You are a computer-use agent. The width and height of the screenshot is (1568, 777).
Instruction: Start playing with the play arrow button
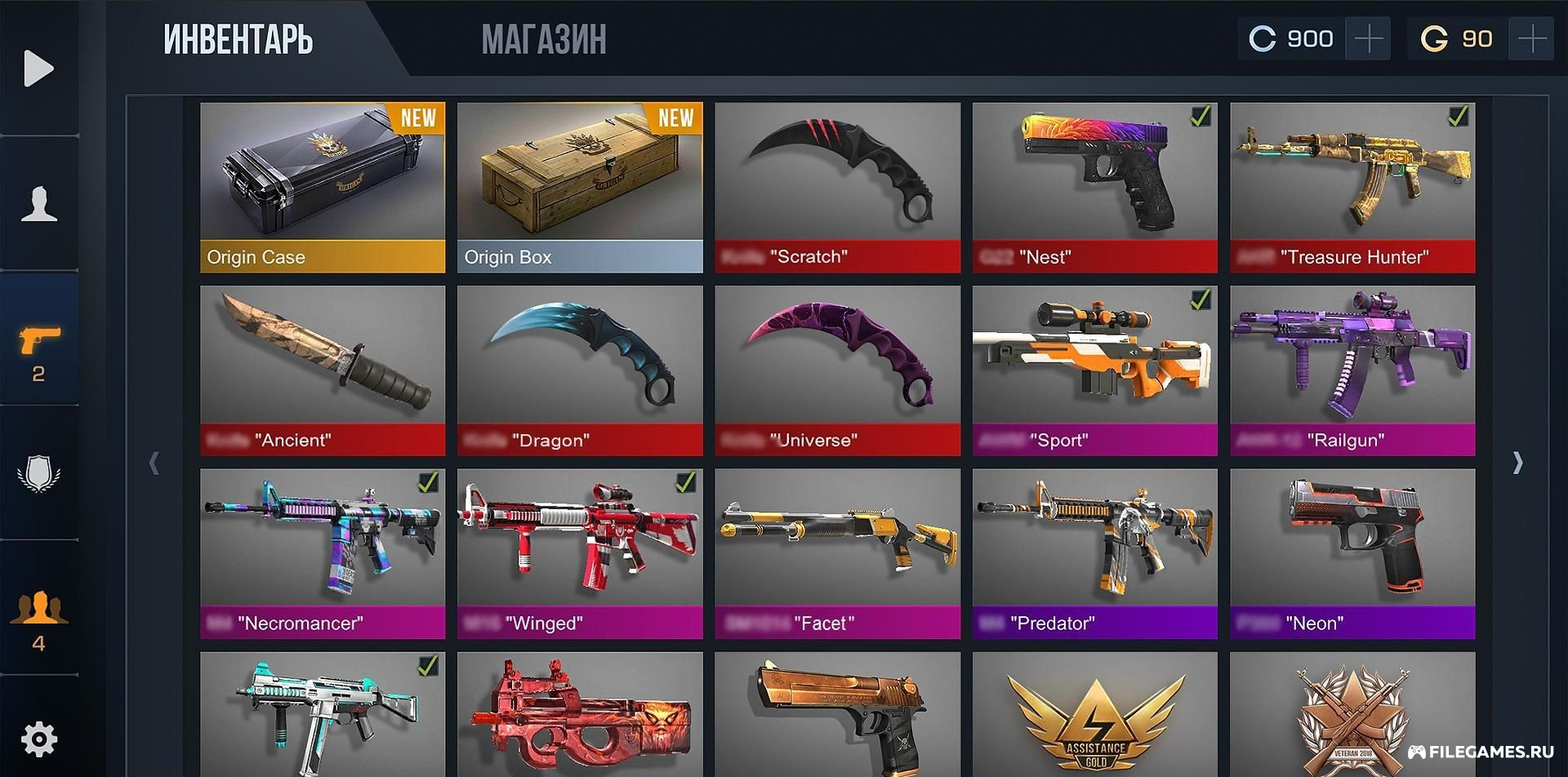(38, 68)
